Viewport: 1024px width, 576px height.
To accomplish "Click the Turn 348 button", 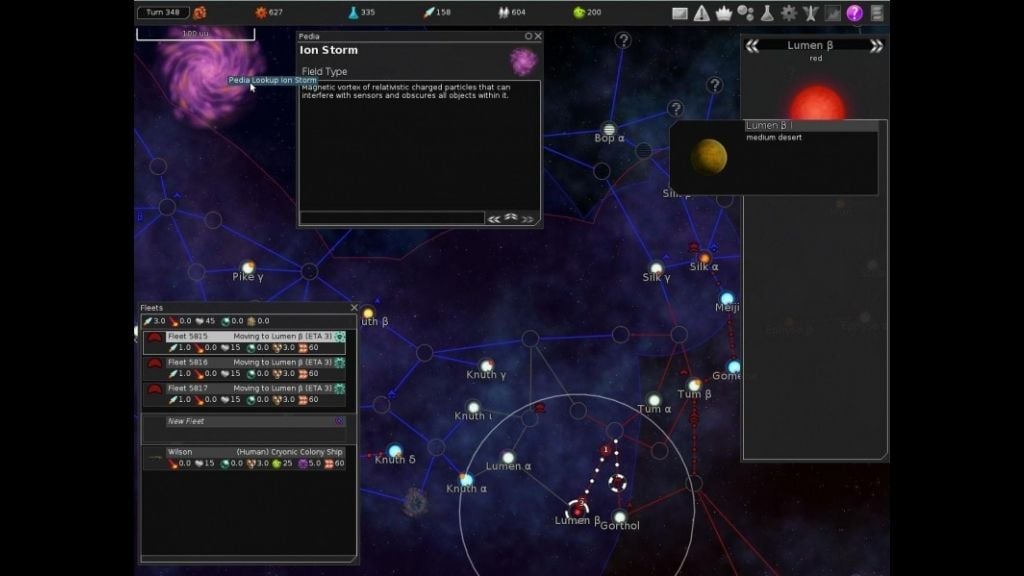I will (x=162, y=12).
